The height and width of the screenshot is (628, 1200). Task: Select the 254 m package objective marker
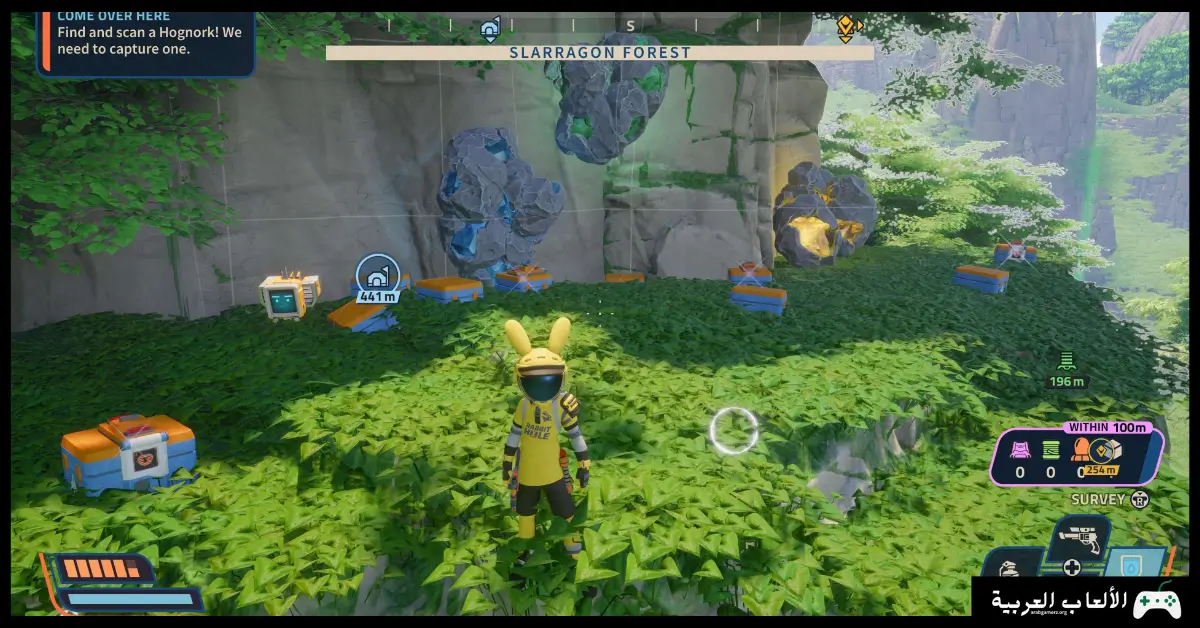coord(1102,453)
